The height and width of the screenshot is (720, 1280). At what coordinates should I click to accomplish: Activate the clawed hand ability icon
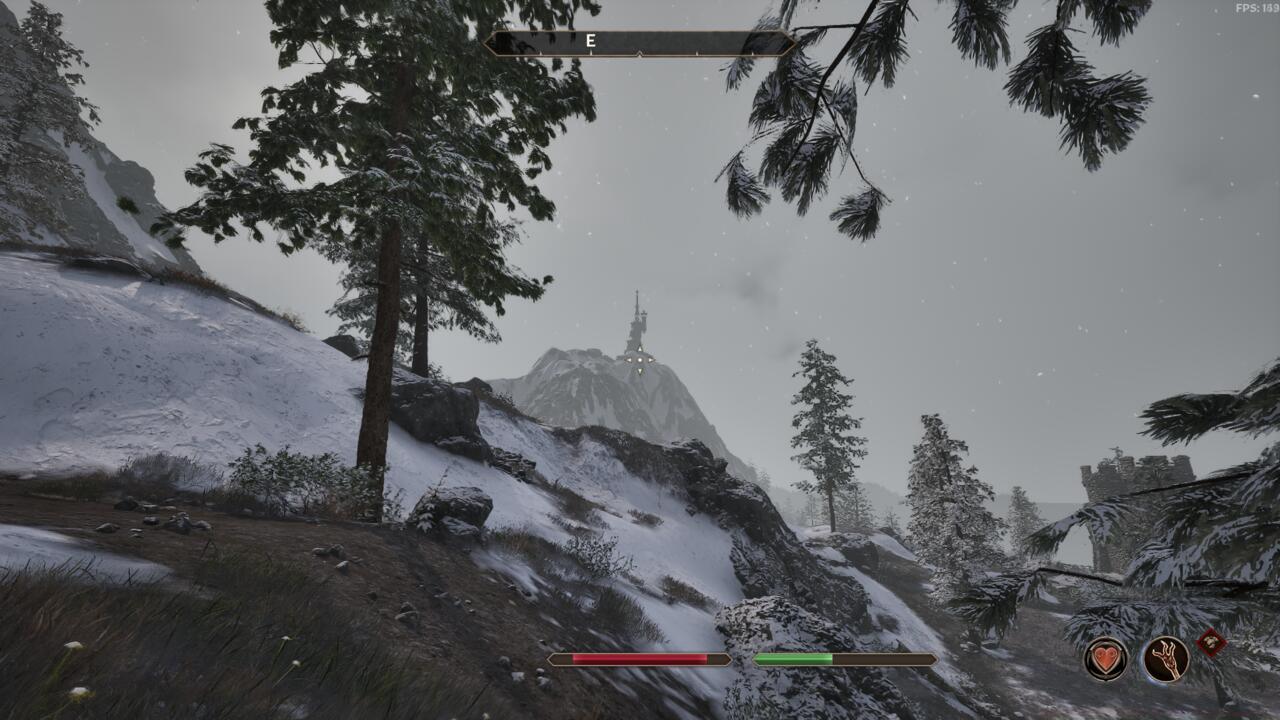coord(1166,658)
